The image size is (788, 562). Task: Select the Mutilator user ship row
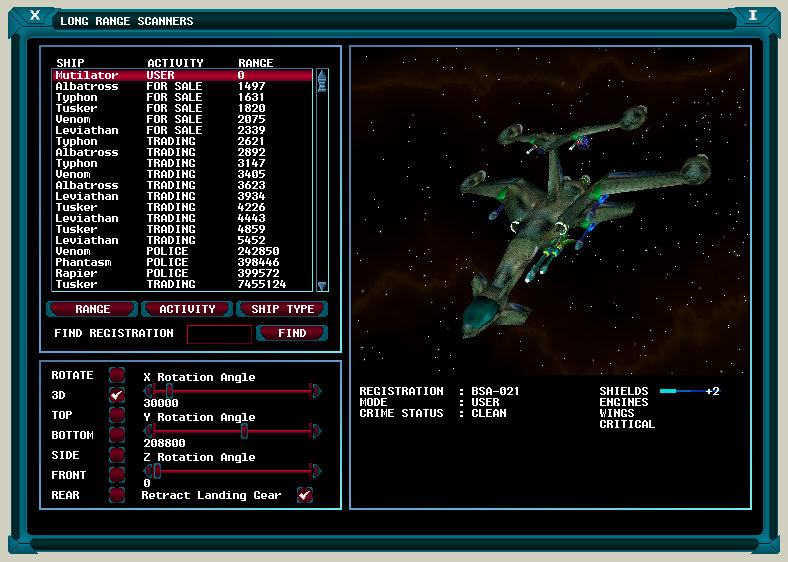182,75
